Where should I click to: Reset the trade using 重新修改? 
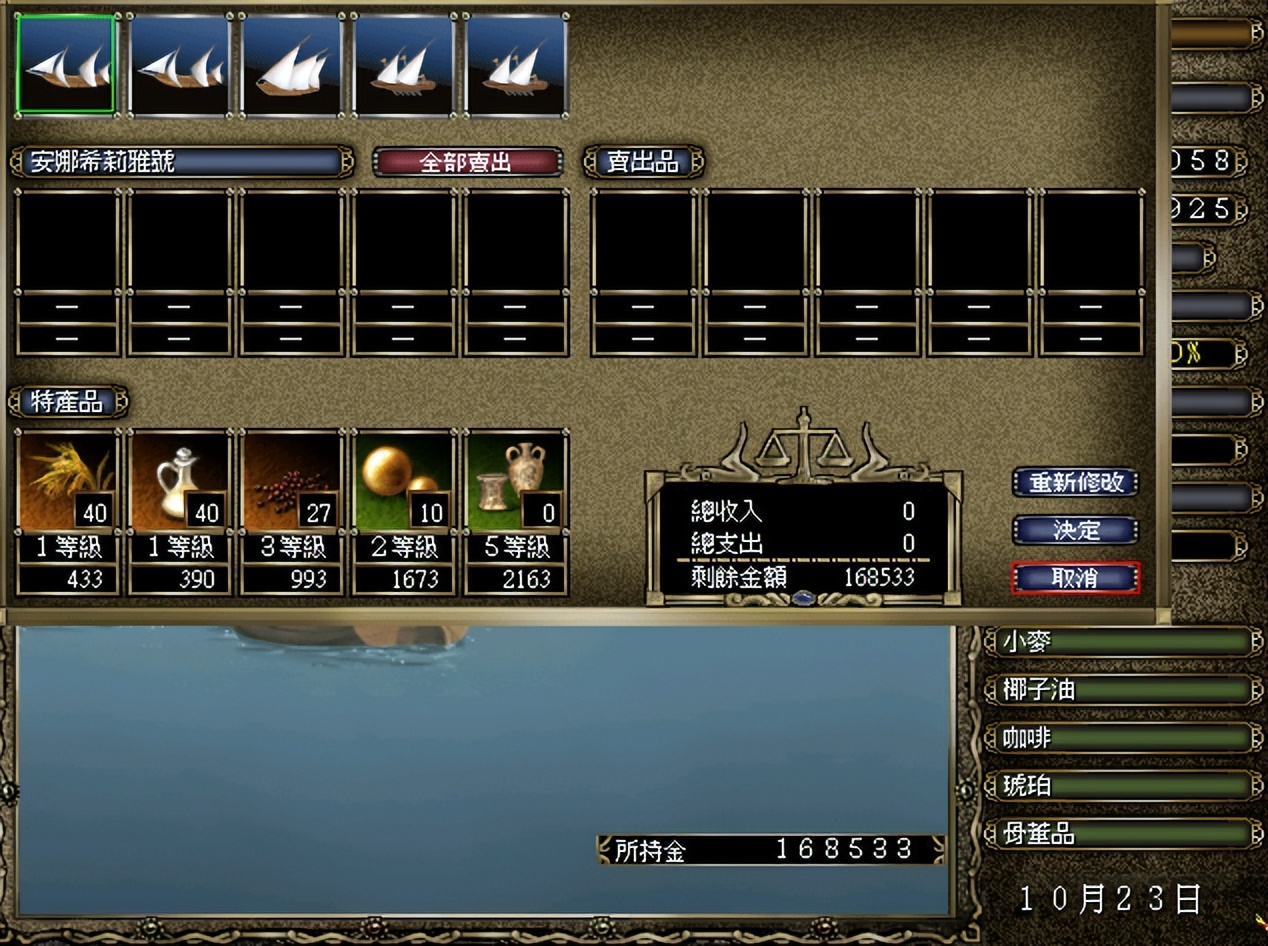(x=1075, y=483)
